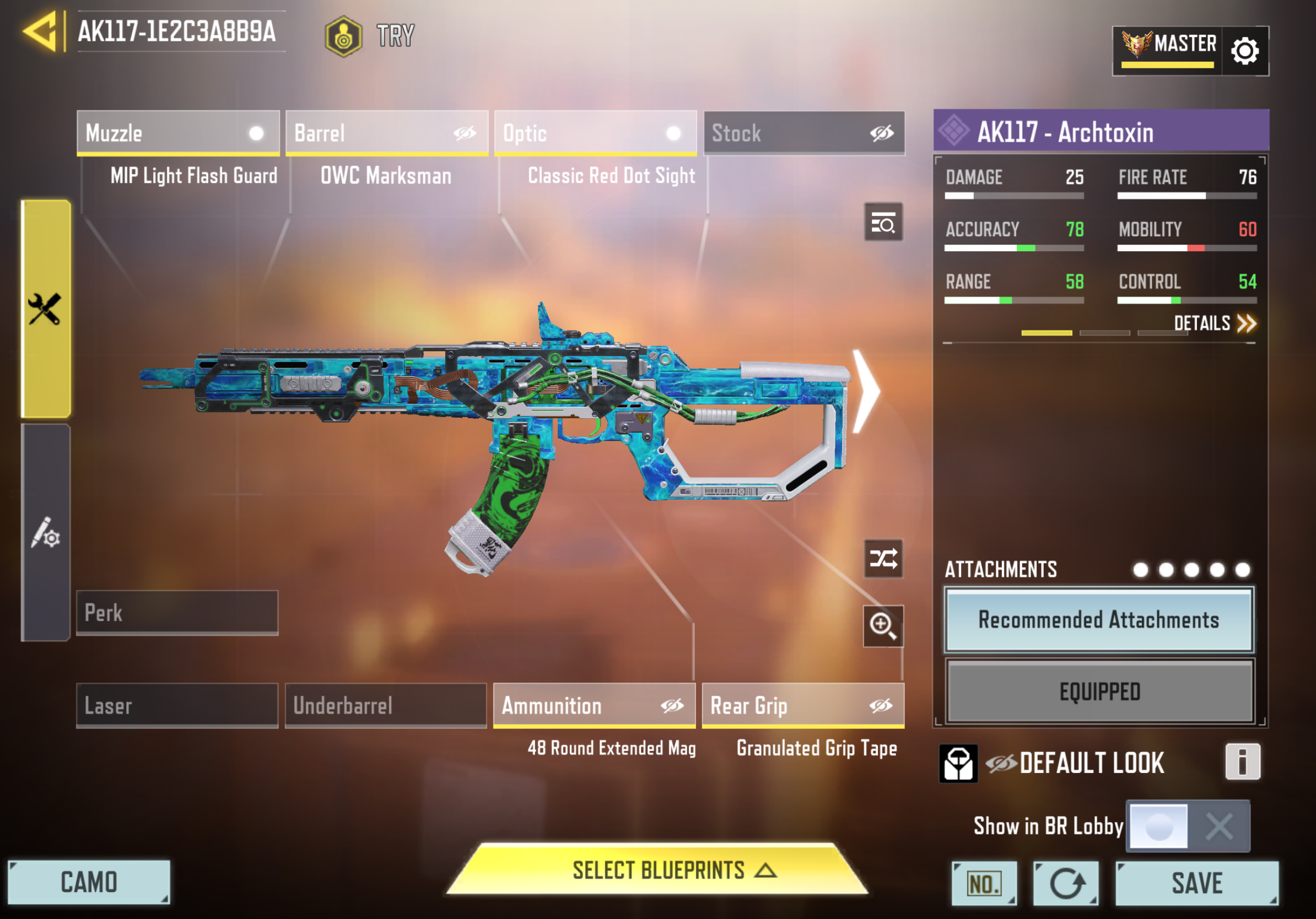Try the weapon in the firing range
The width and height of the screenshot is (1316, 919).
370,35
